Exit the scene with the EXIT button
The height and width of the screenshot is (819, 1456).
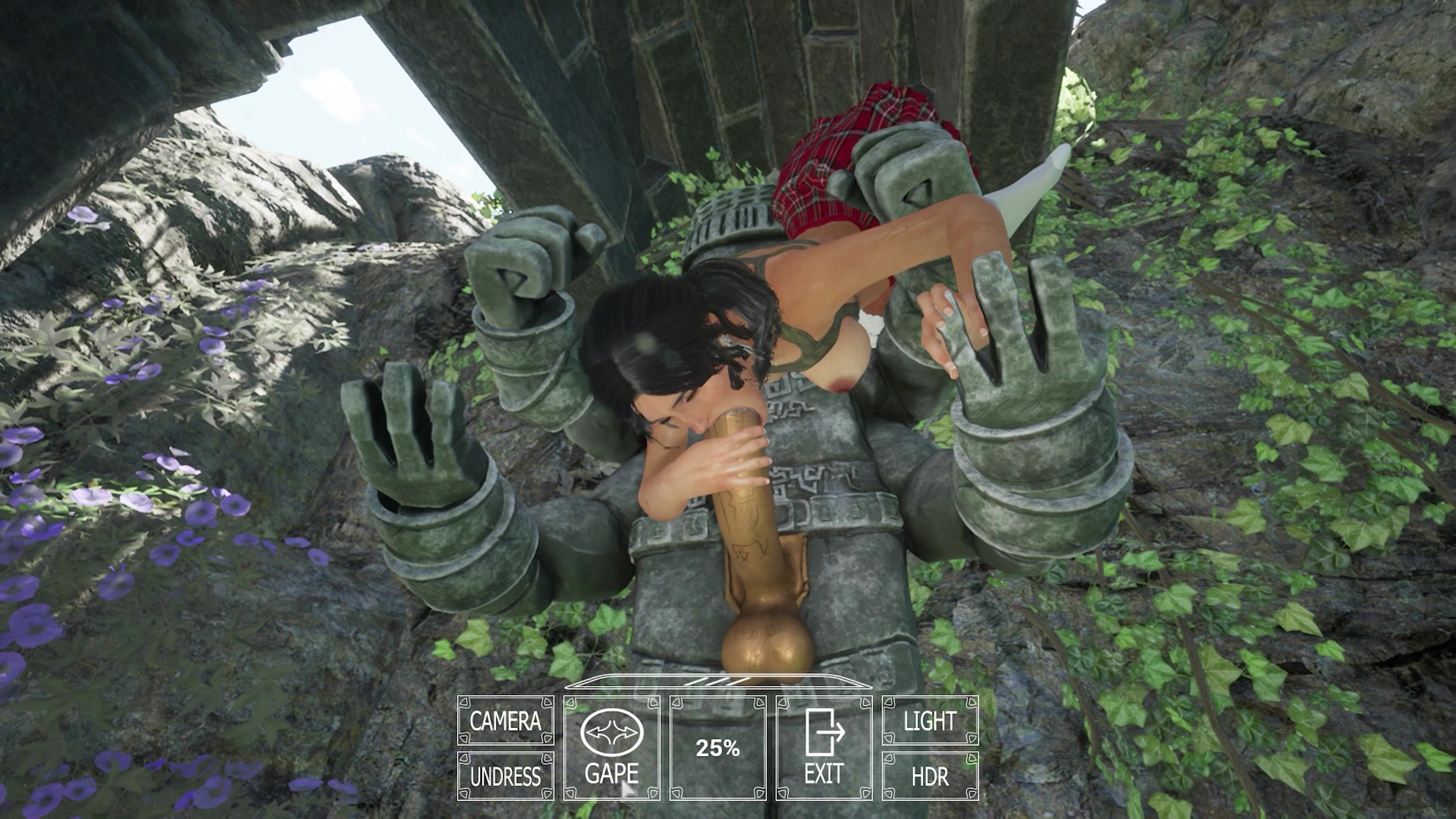(x=824, y=748)
